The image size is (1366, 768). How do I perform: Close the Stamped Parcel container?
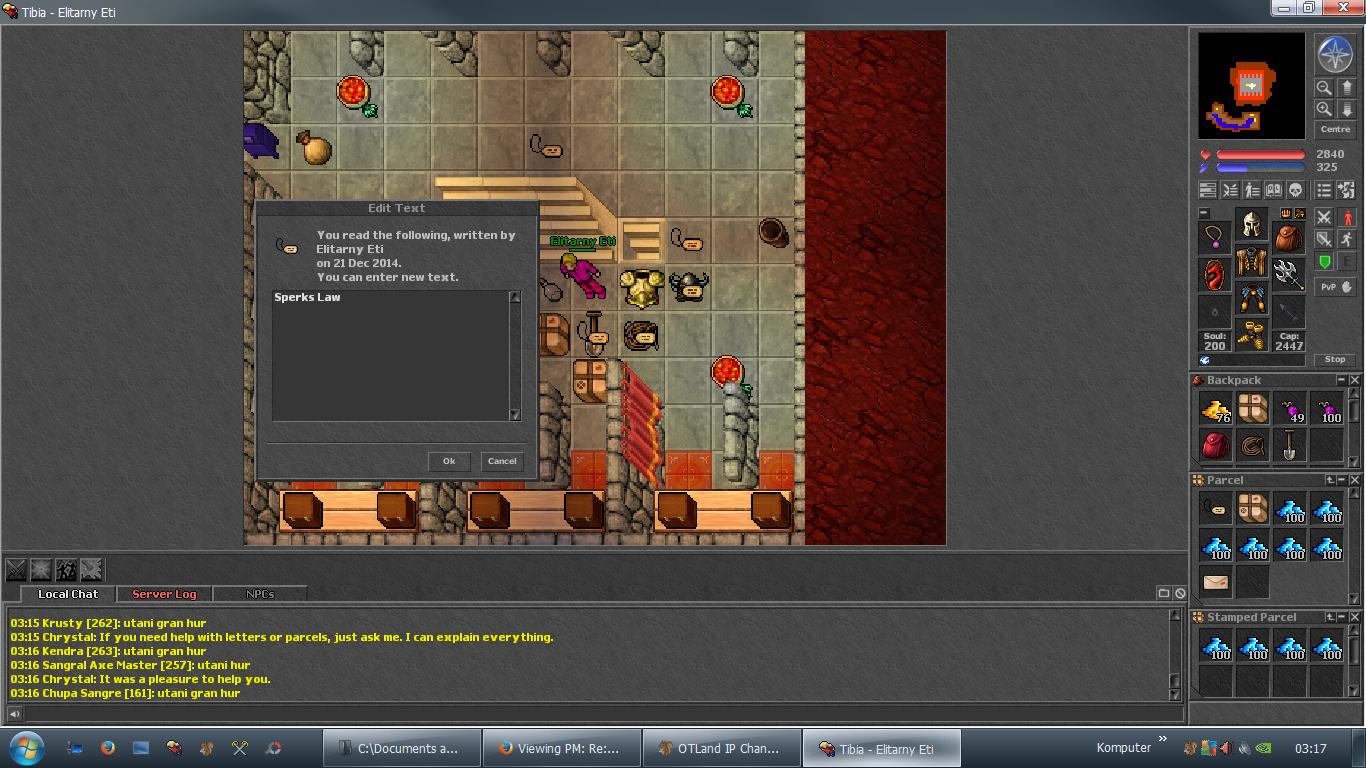click(1355, 617)
